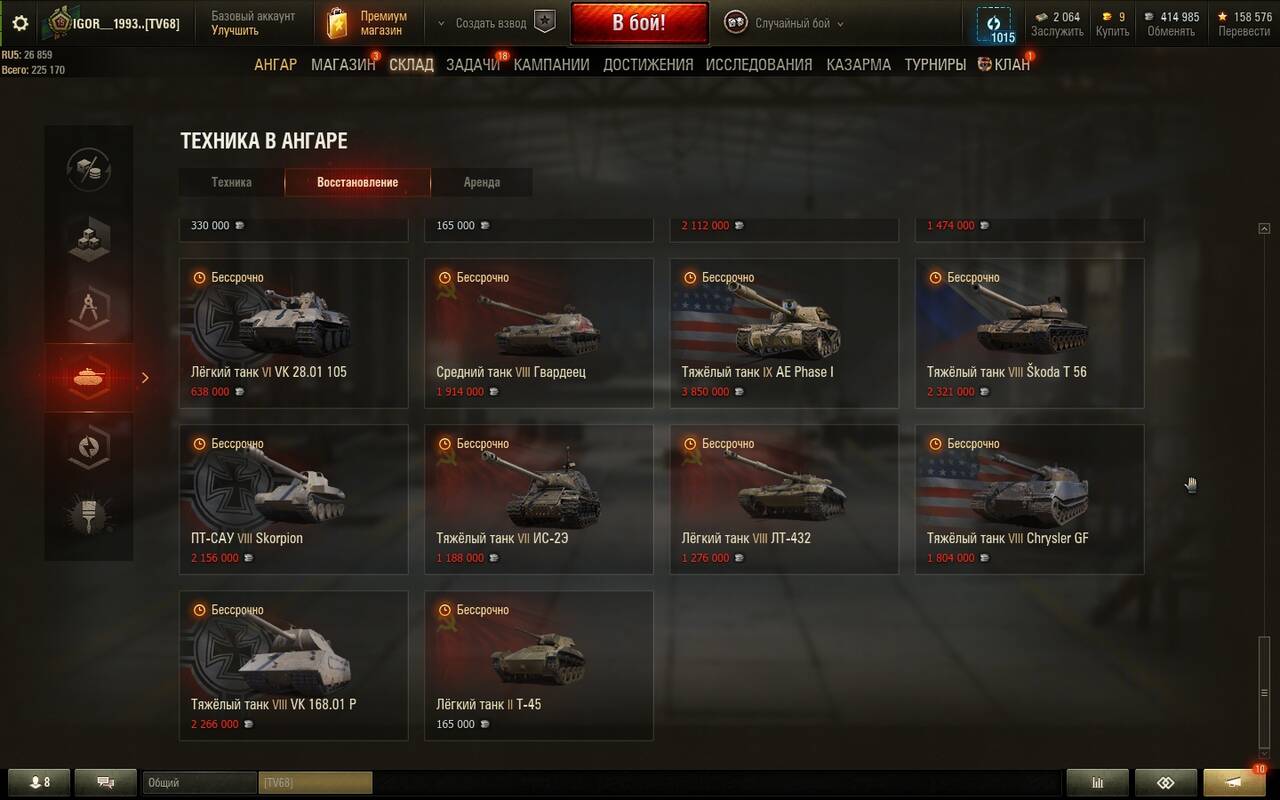
Task: Switch to the Техника tab
Action: 231,183
